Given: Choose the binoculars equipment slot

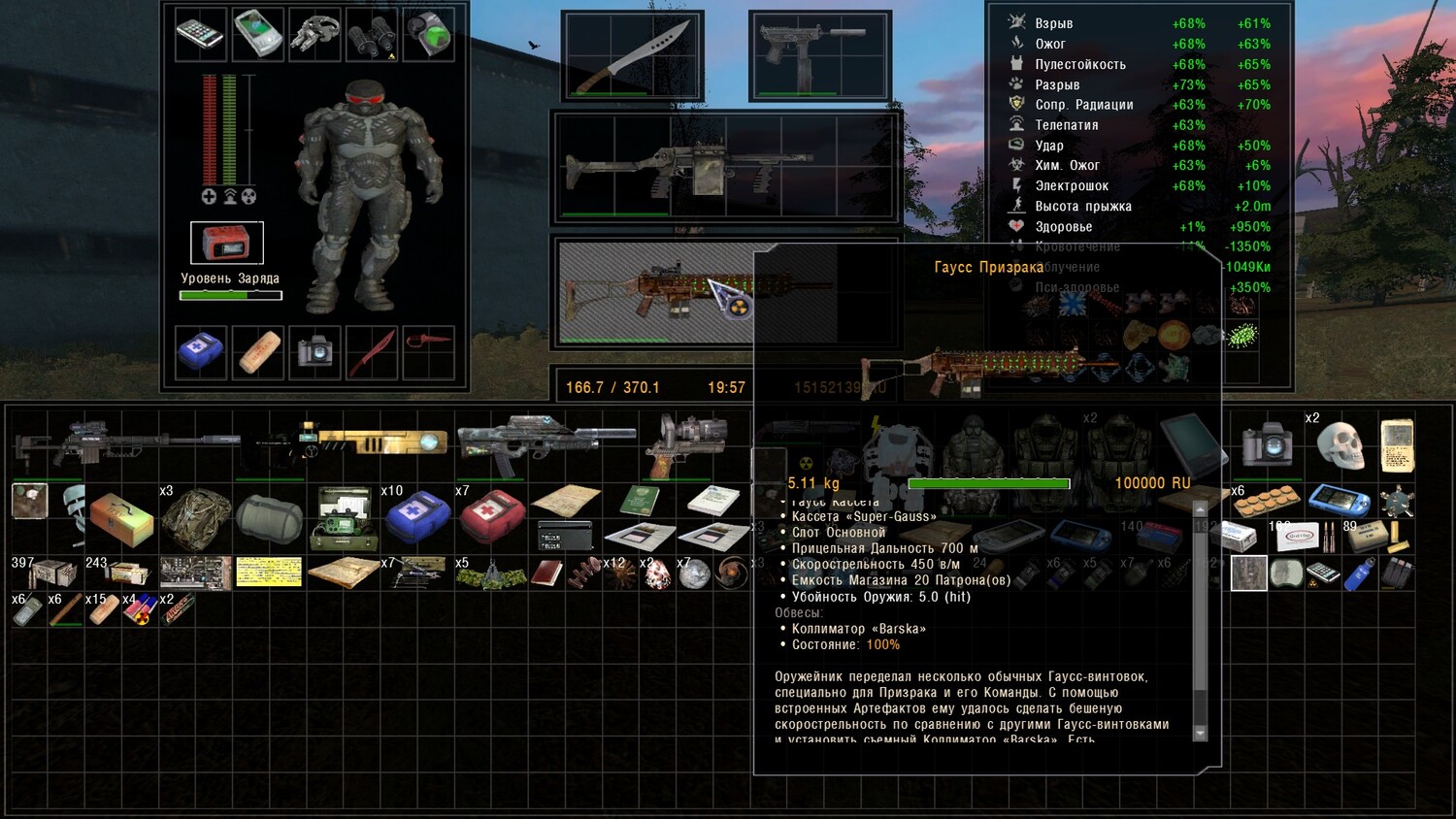Looking at the screenshot, I should pos(371,35).
